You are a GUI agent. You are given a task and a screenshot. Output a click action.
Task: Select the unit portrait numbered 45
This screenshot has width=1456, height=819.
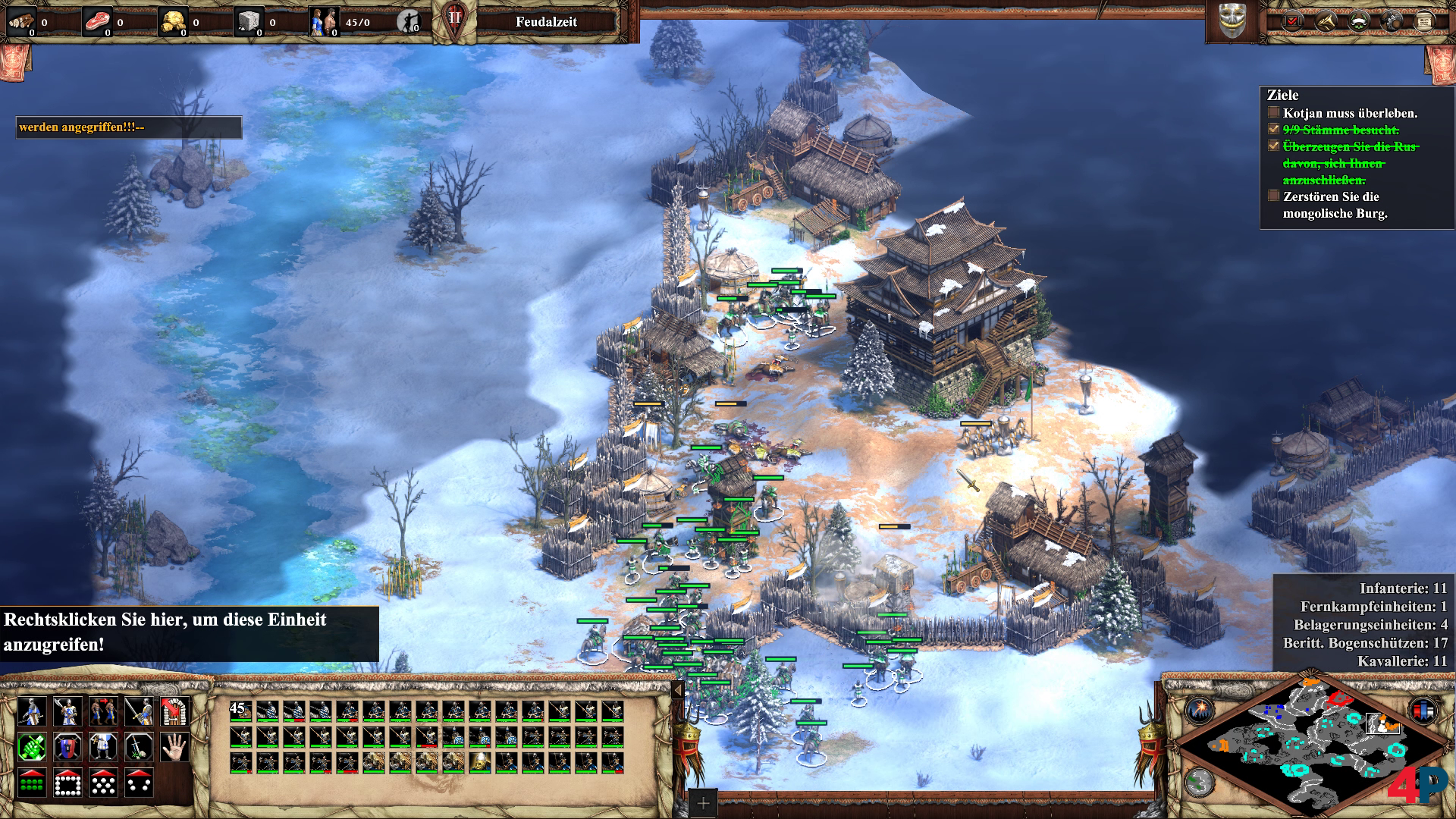point(240,711)
